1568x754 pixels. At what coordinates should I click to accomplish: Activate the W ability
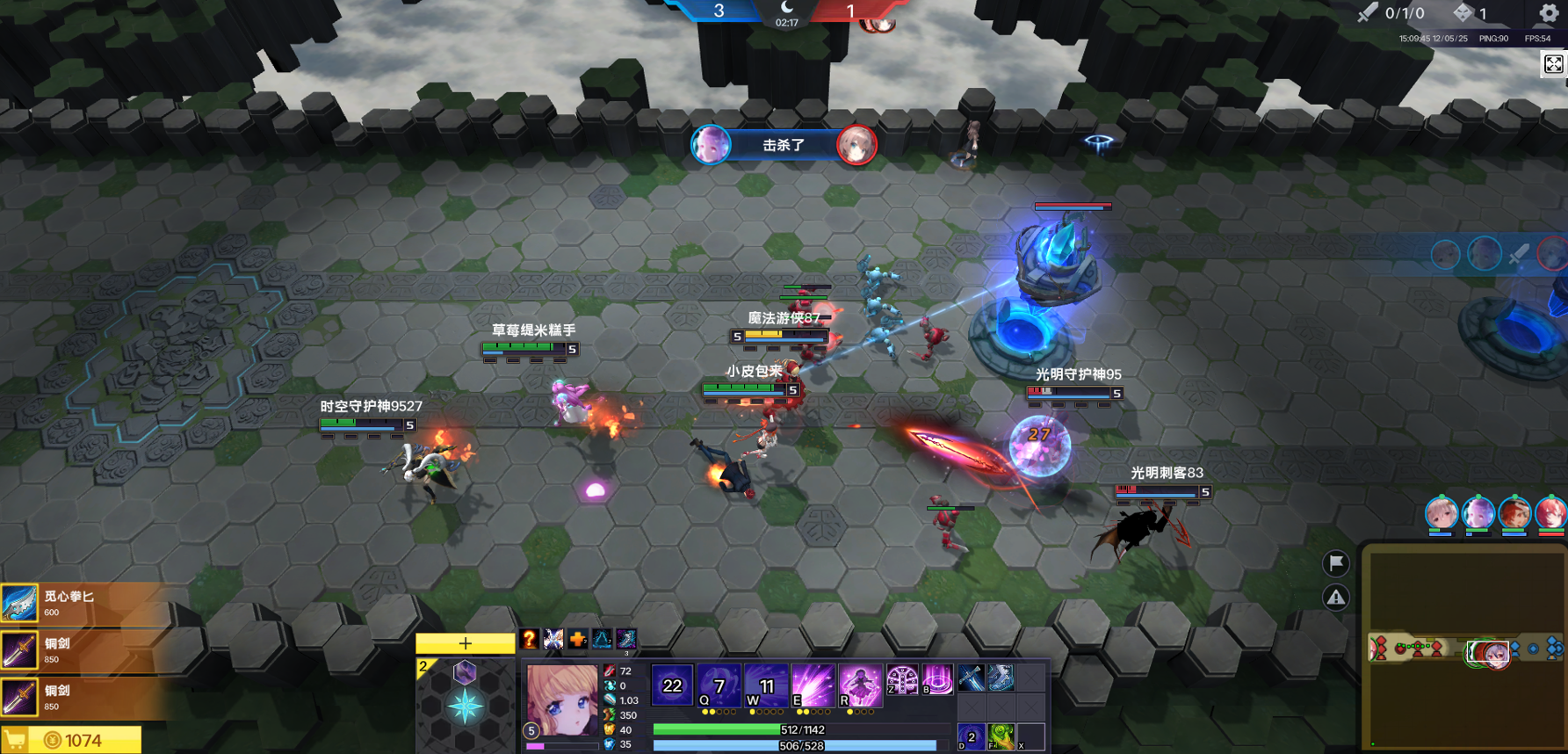(x=766, y=685)
